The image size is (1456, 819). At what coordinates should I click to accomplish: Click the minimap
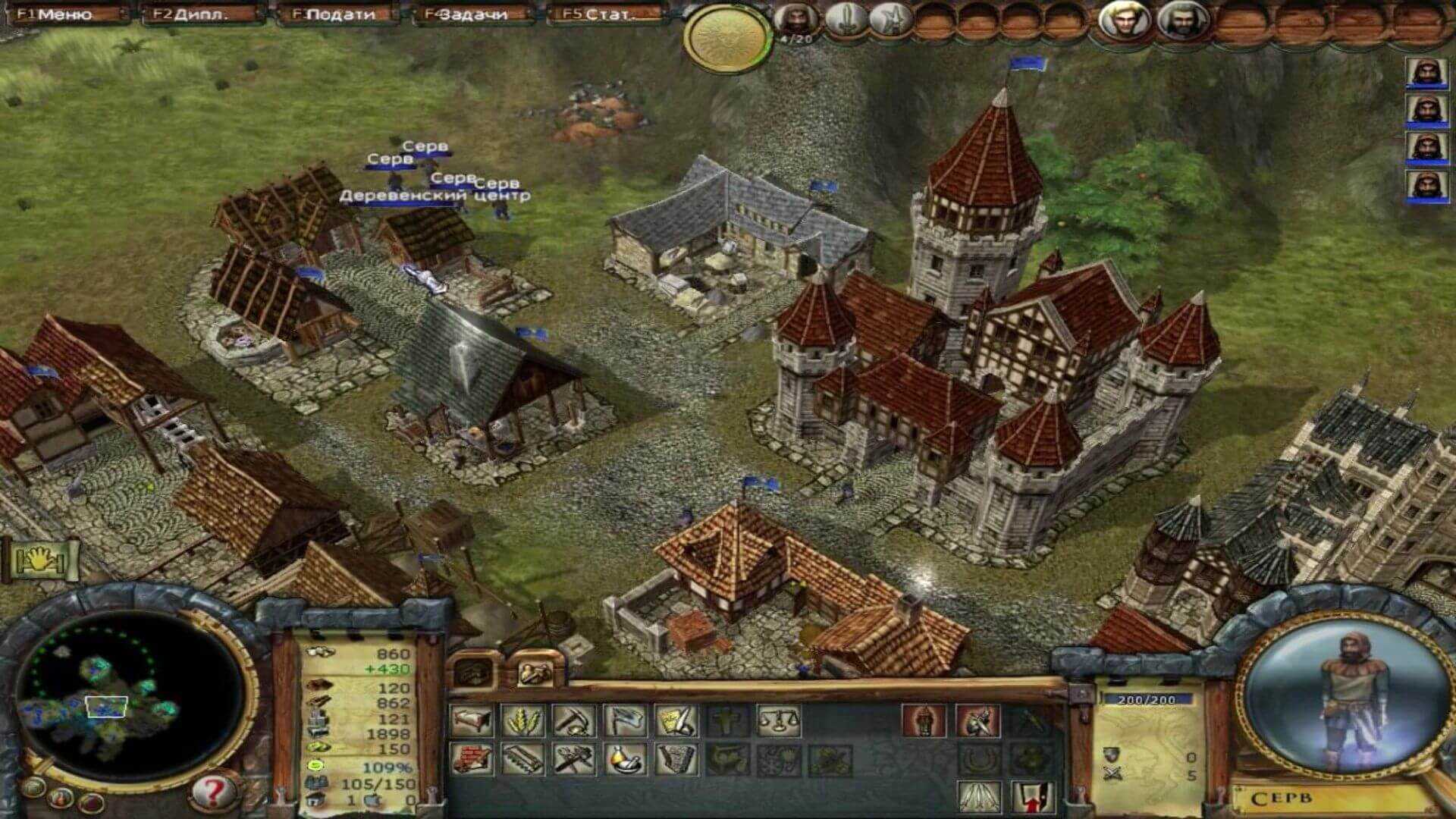pos(129,698)
